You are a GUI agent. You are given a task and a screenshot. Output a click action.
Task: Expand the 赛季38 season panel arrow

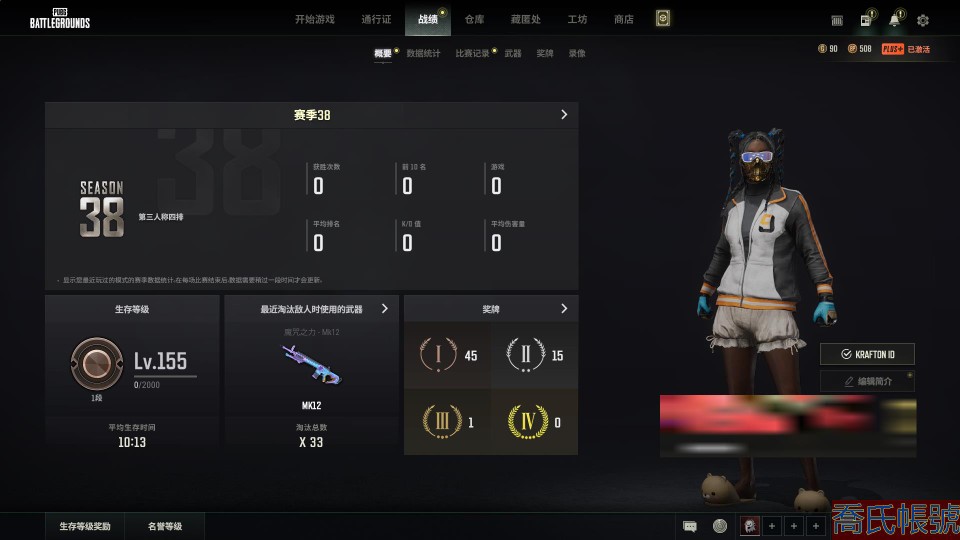tap(564, 115)
